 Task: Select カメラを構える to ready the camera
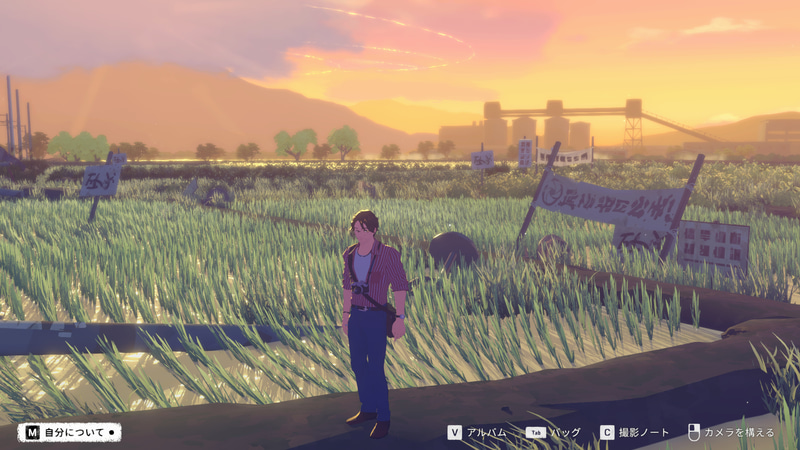point(731,433)
